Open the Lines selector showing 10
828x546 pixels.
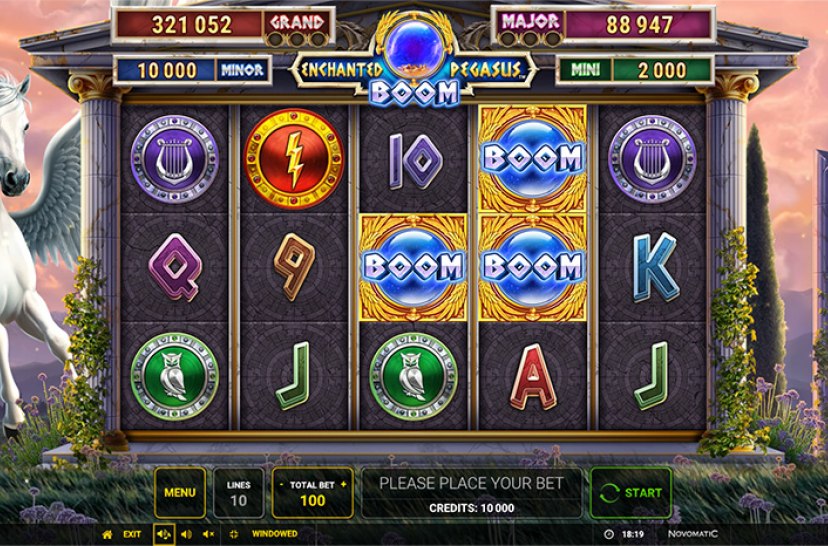(239, 492)
